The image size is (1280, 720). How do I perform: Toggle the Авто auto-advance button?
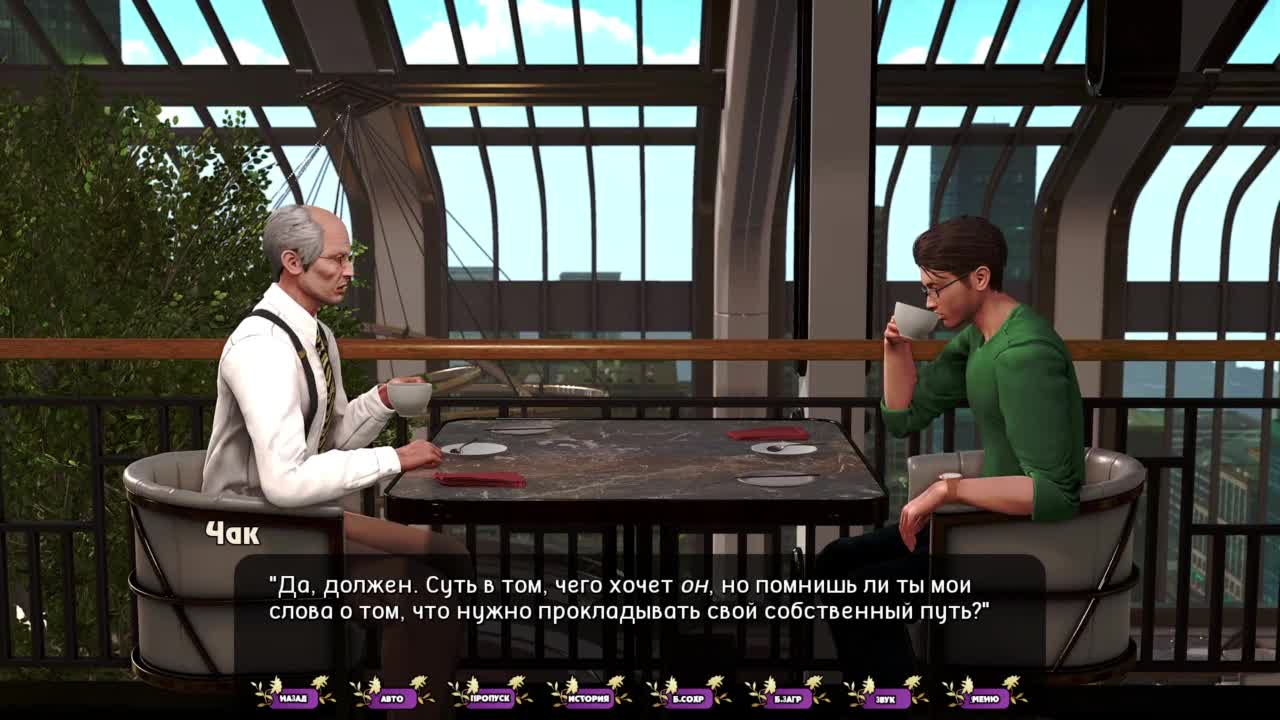click(x=392, y=698)
